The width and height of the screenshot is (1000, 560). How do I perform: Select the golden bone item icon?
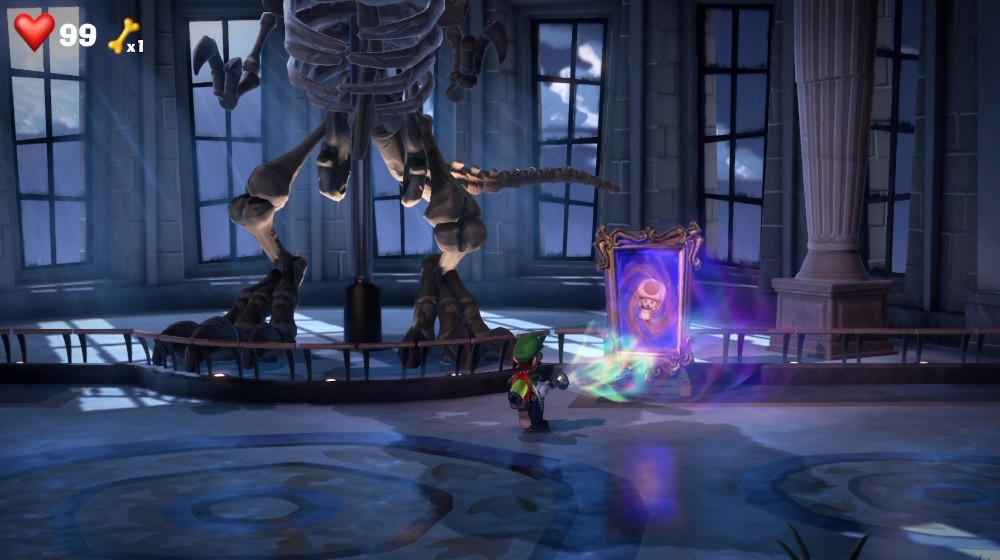122,36
